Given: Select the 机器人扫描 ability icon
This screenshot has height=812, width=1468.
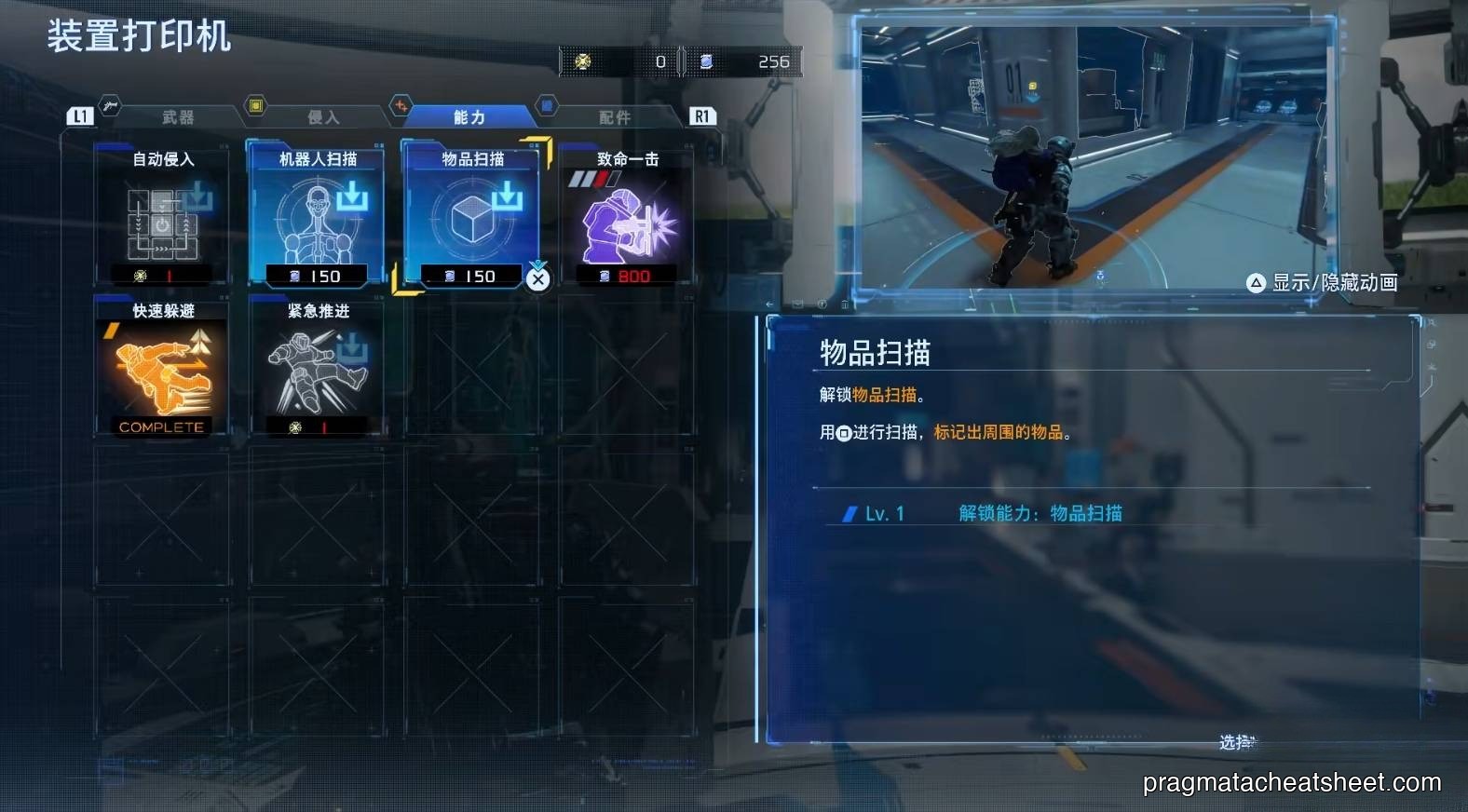Looking at the screenshot, I should tap(315, 219).
